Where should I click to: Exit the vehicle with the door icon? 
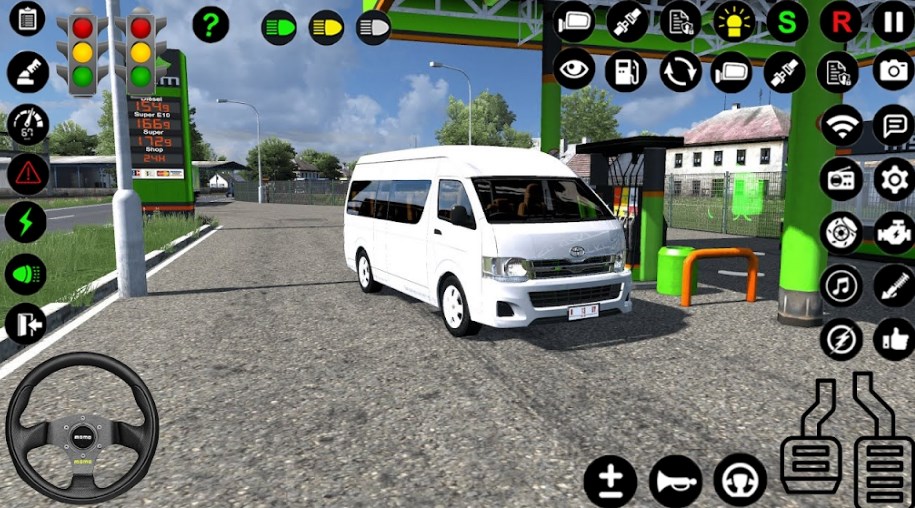(x=25, y=324)
